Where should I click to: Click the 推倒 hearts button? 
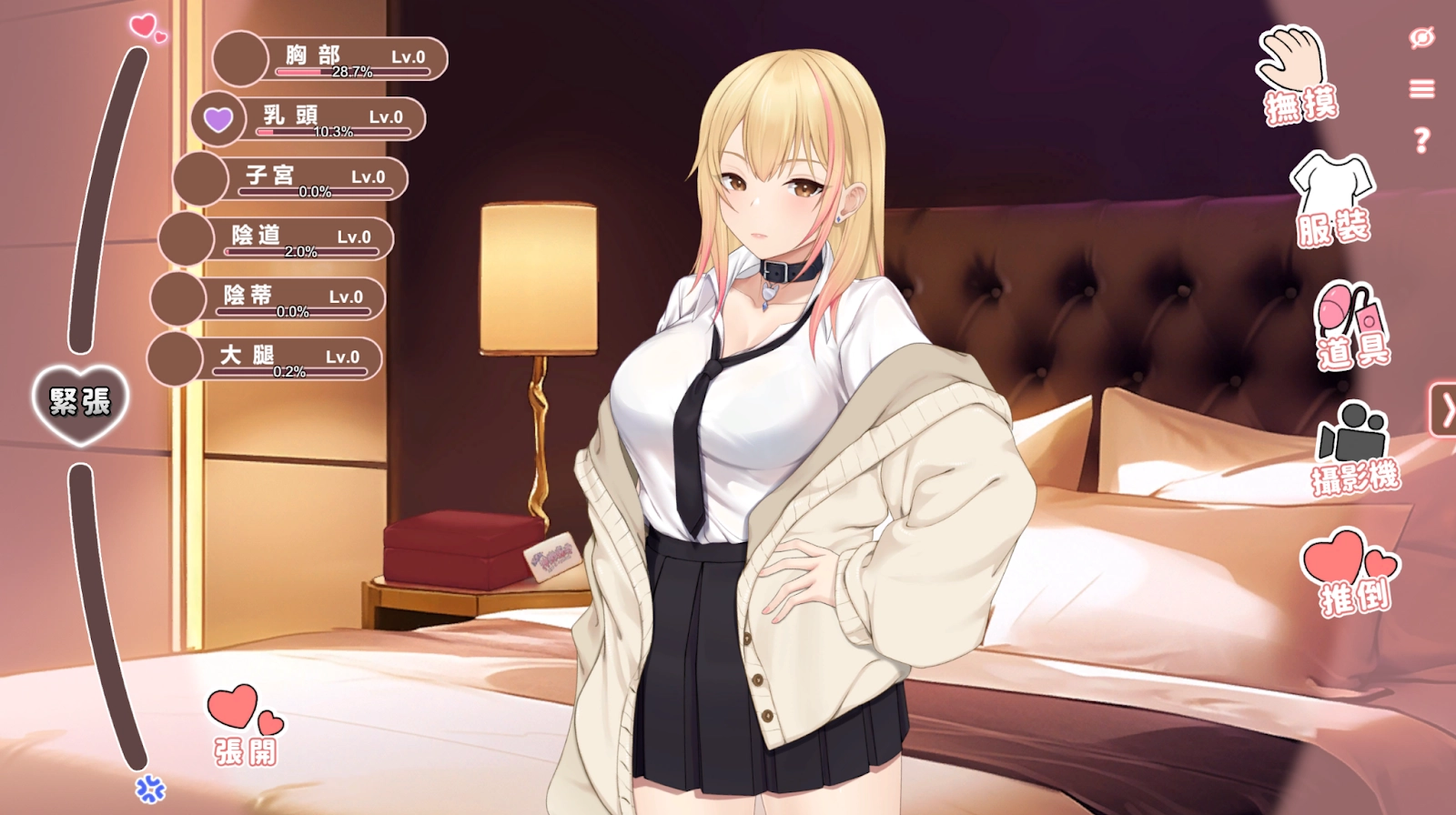point(1351,573)
